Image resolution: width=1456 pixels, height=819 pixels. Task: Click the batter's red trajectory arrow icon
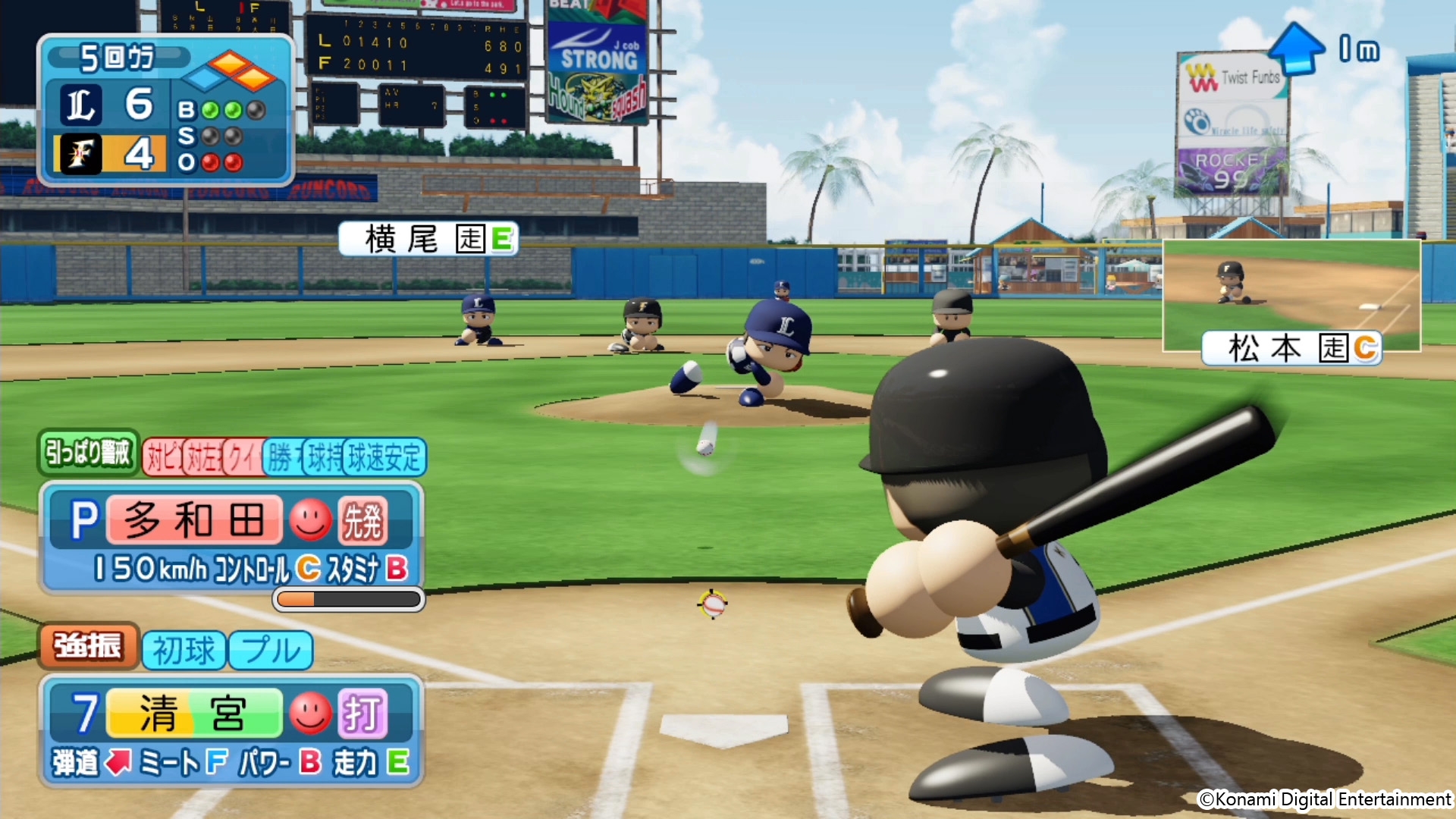(x=118, y=762)
